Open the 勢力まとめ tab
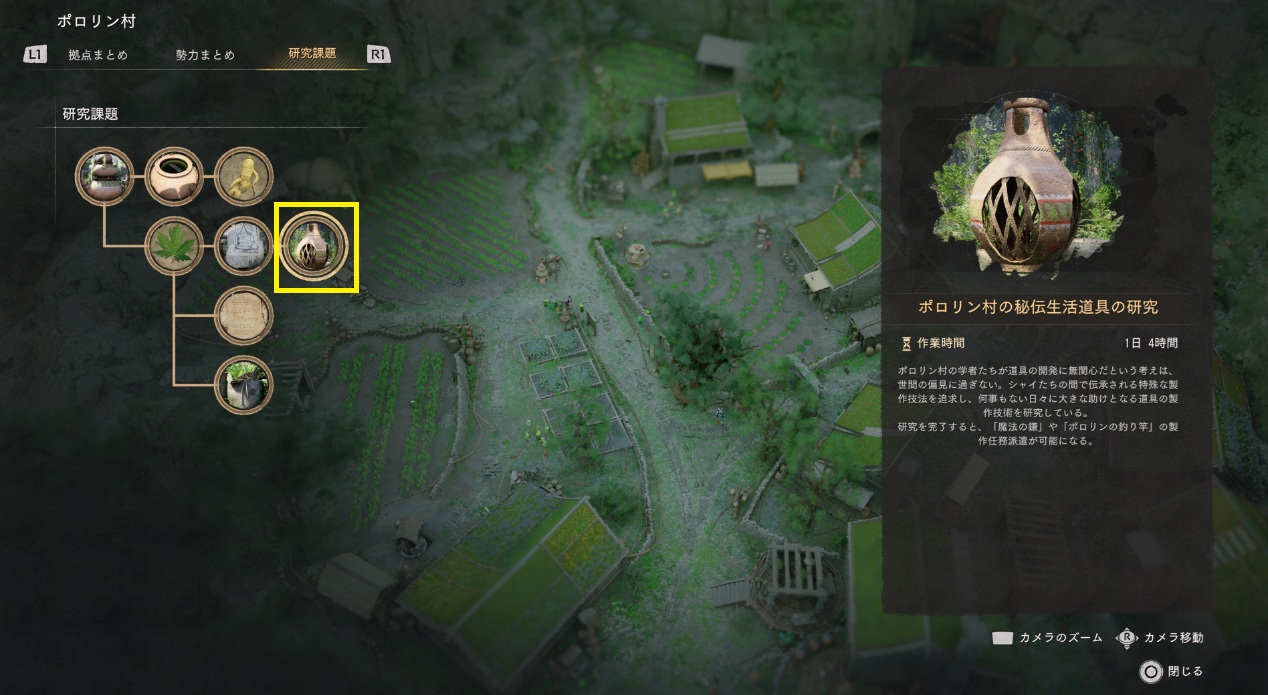Image resolution: width=1268 pixels, height=695 pixels. coord(205,55)
